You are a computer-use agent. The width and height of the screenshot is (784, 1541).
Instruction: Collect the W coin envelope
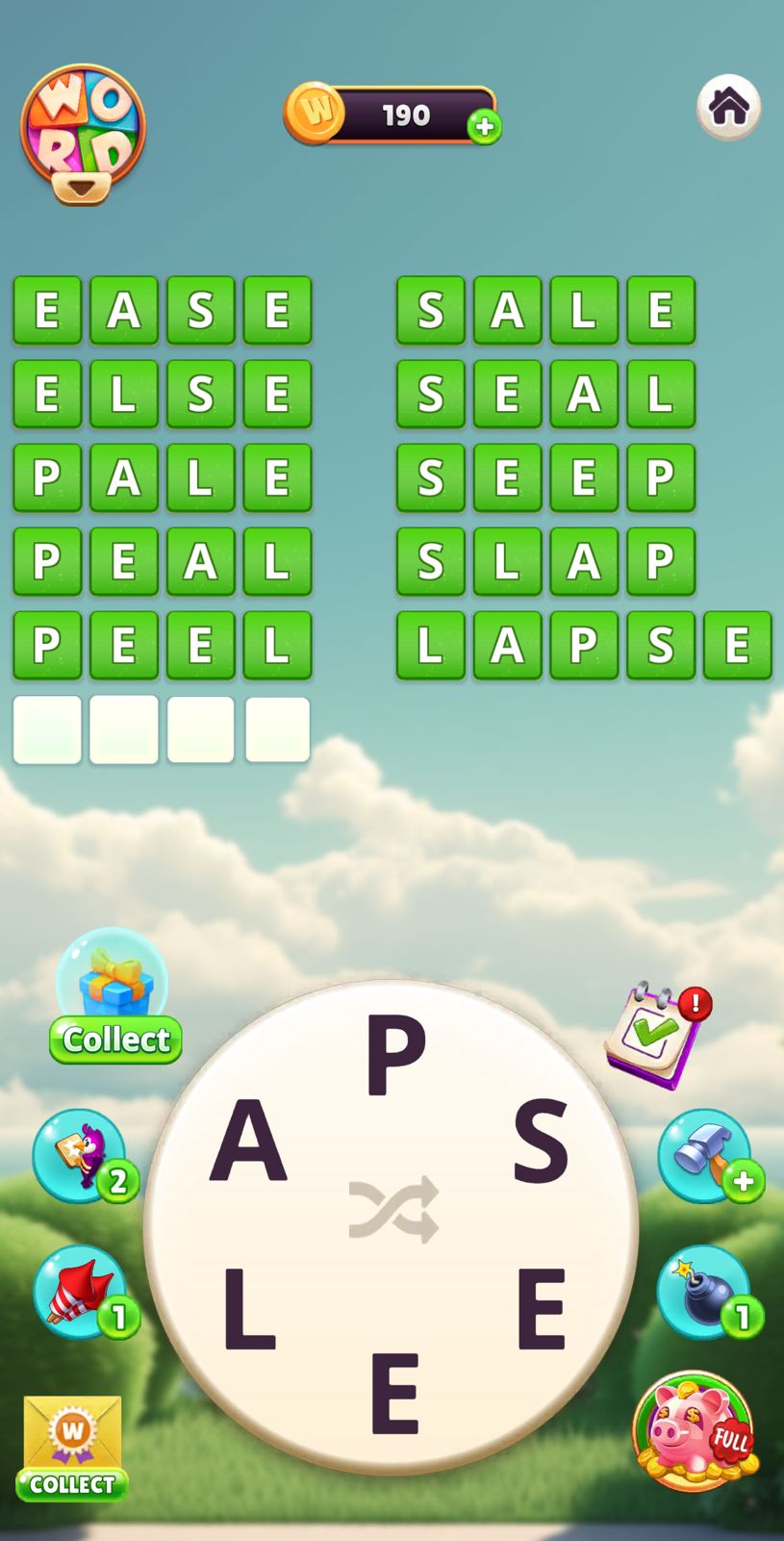(72, 1447)
